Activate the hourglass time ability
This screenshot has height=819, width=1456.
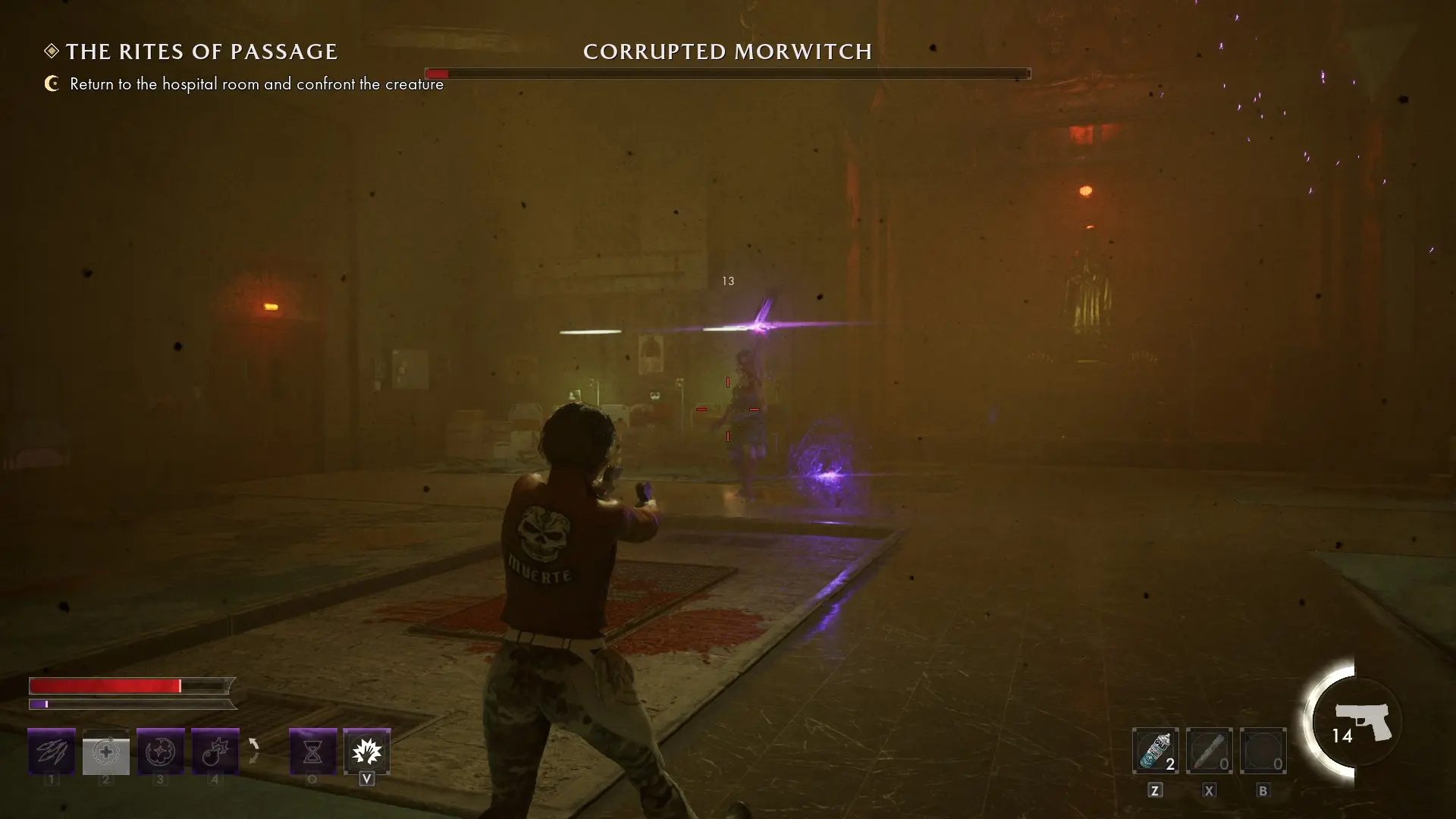click(x=312, y=752)
